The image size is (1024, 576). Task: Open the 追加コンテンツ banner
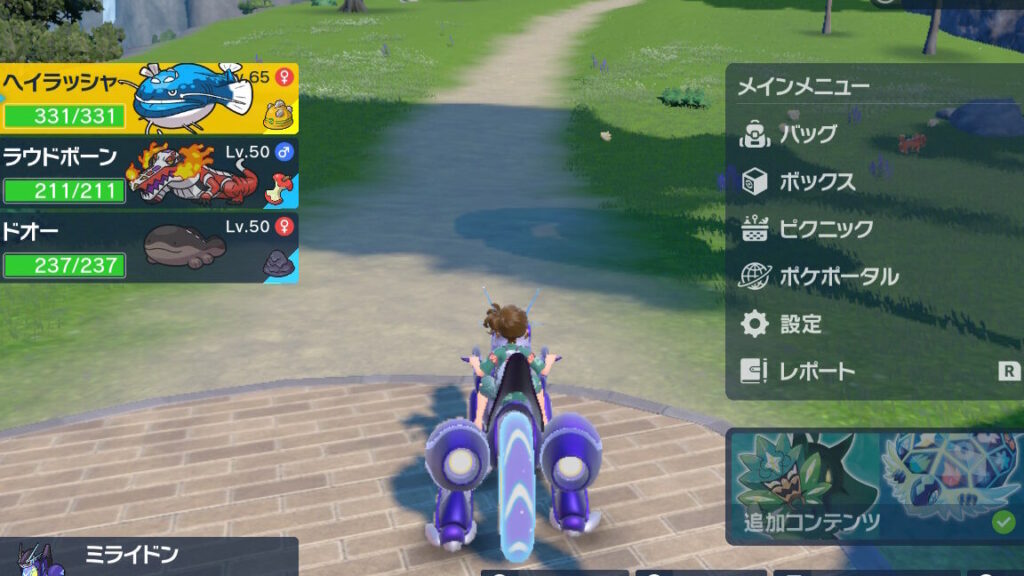point(873,486)
